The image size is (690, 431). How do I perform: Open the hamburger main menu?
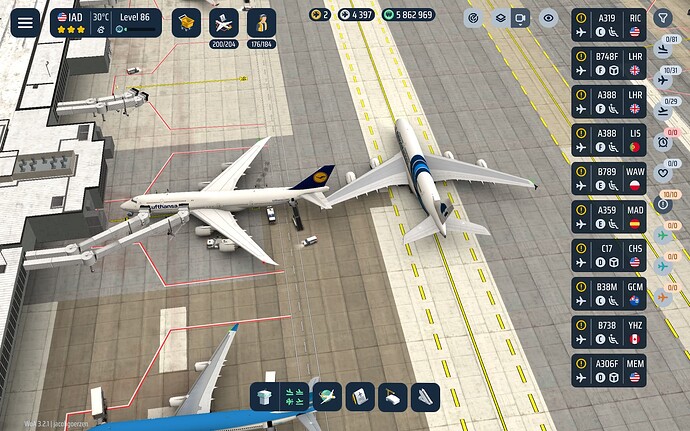[x=25, y=22]
